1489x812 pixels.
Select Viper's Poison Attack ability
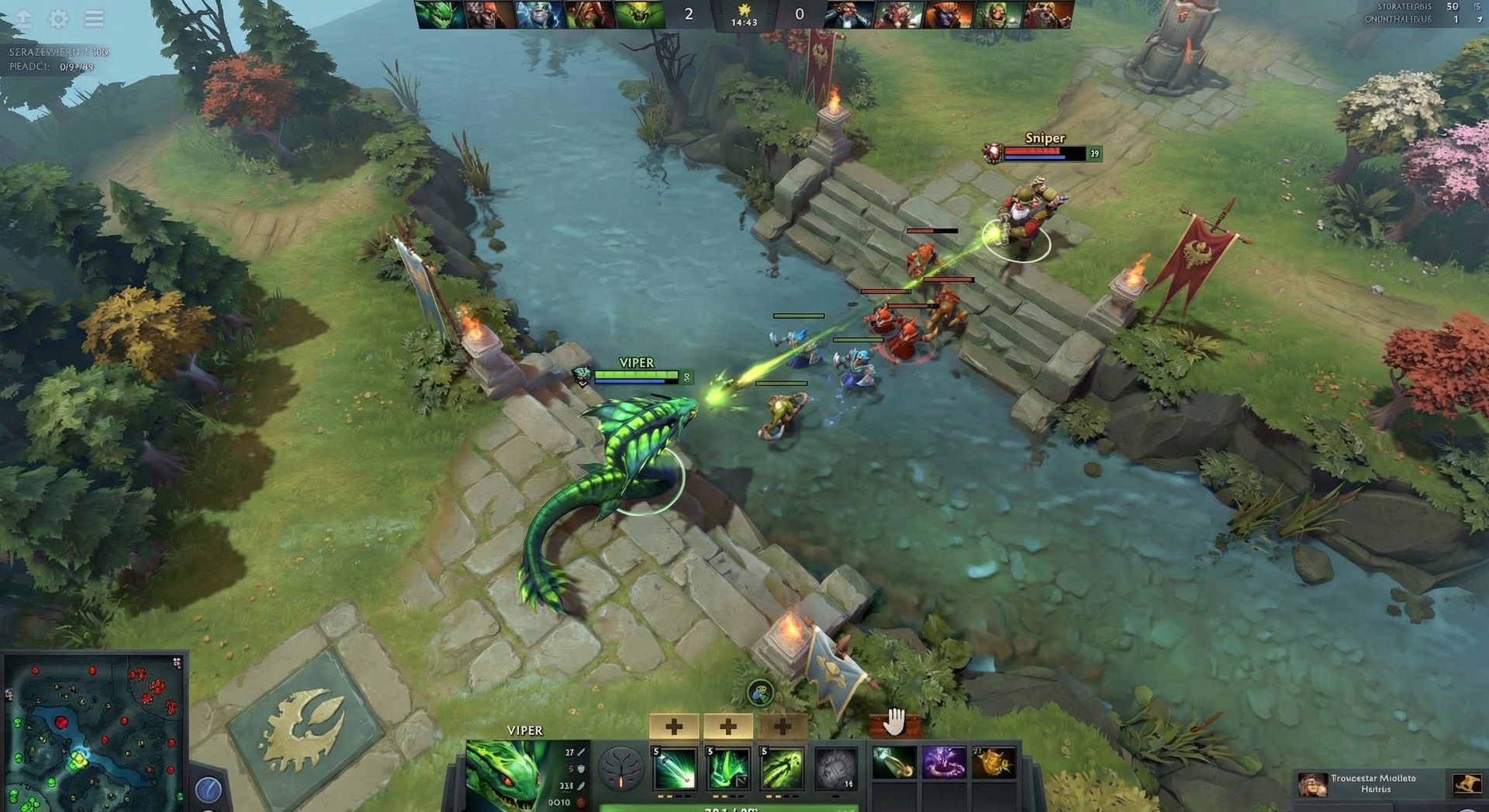[673, 769]
